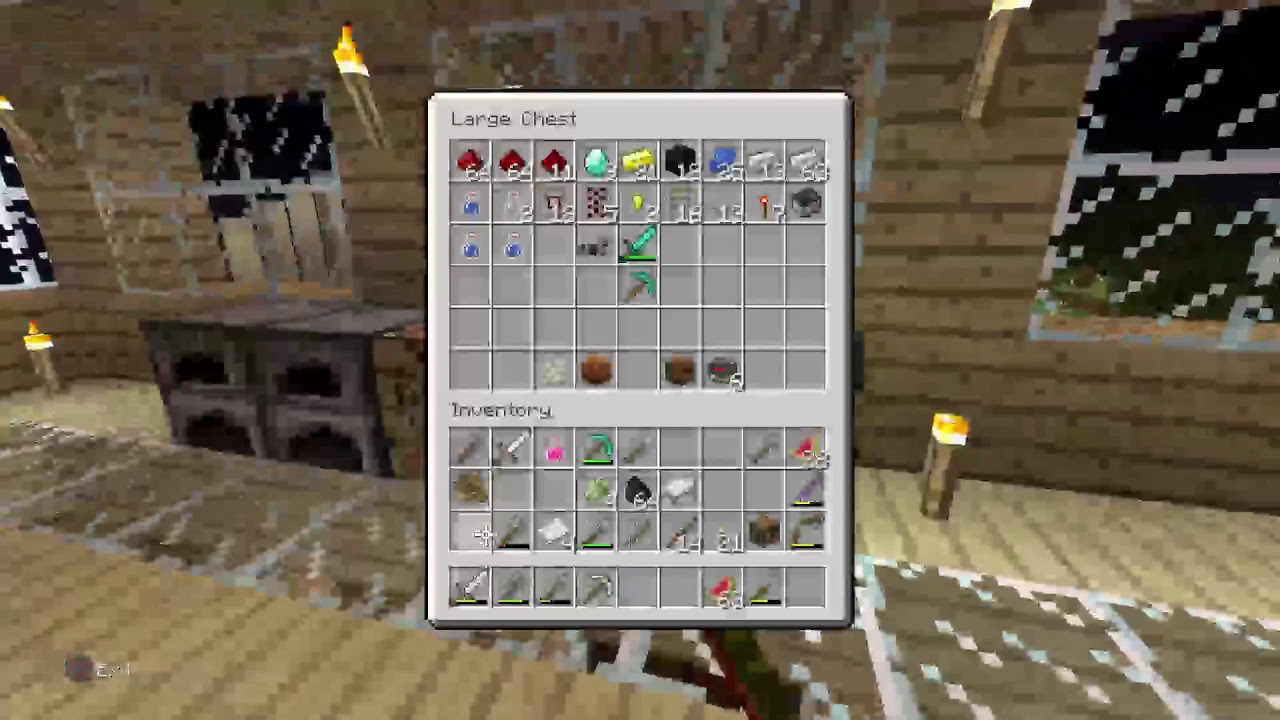Click the pink dye in the inventory

tap(555, 450)
